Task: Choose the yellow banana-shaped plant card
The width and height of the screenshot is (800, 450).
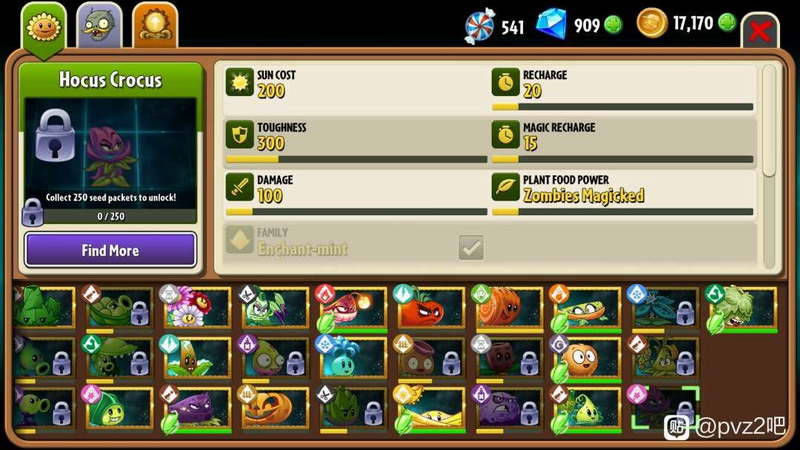Action: (429, 408)
